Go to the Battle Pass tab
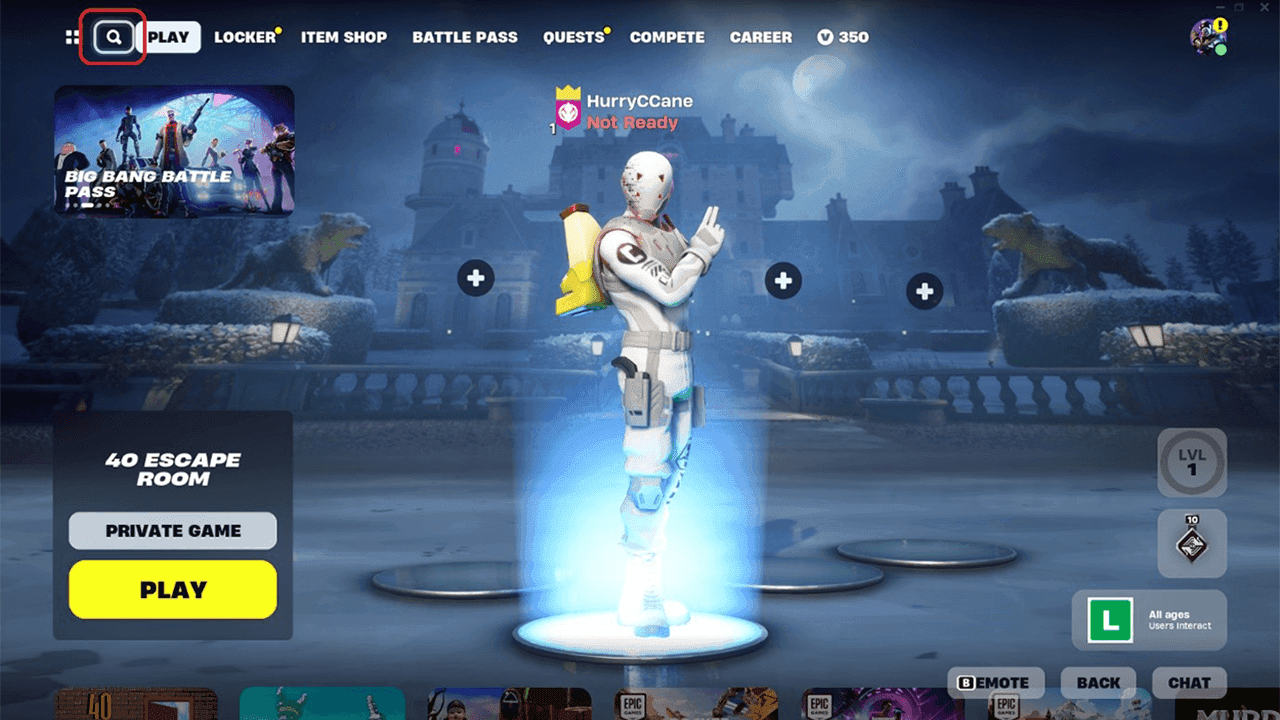1280x720 pixels. pyautogui.click(x=465, y=37)
